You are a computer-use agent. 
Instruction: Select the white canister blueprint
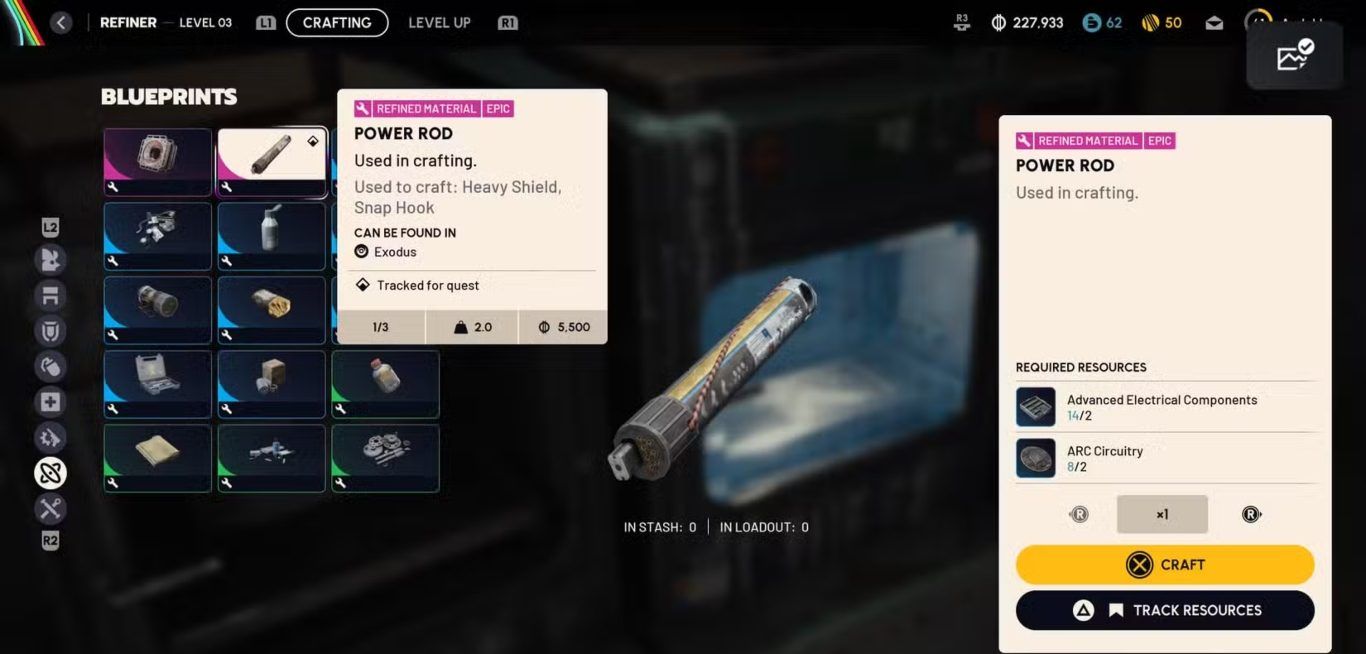271,236
